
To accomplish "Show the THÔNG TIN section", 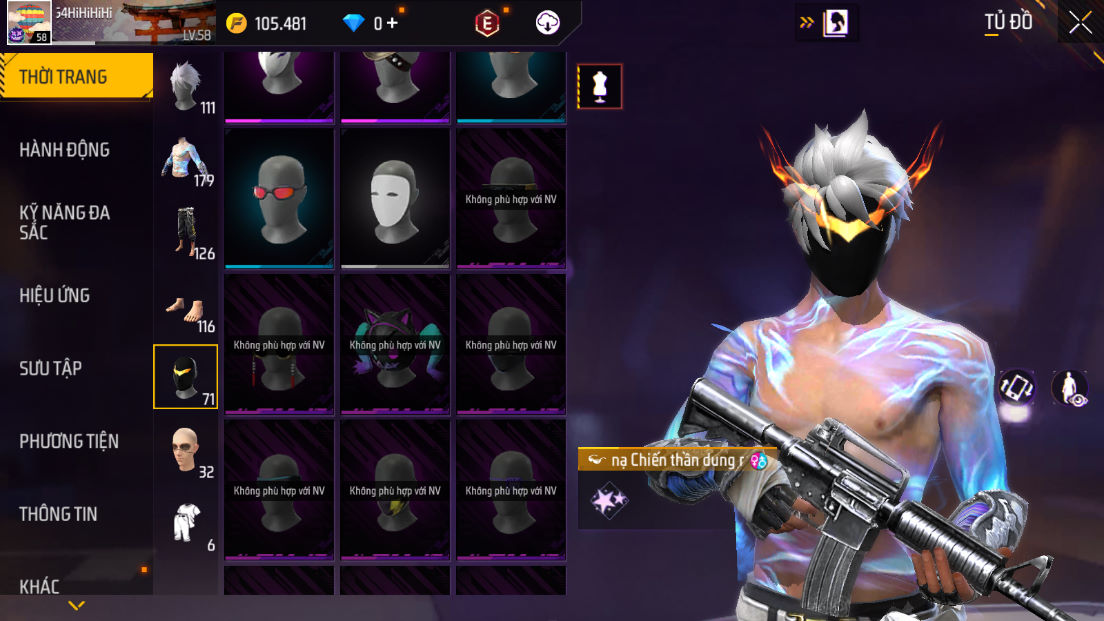I will click(x=58, y=514).
